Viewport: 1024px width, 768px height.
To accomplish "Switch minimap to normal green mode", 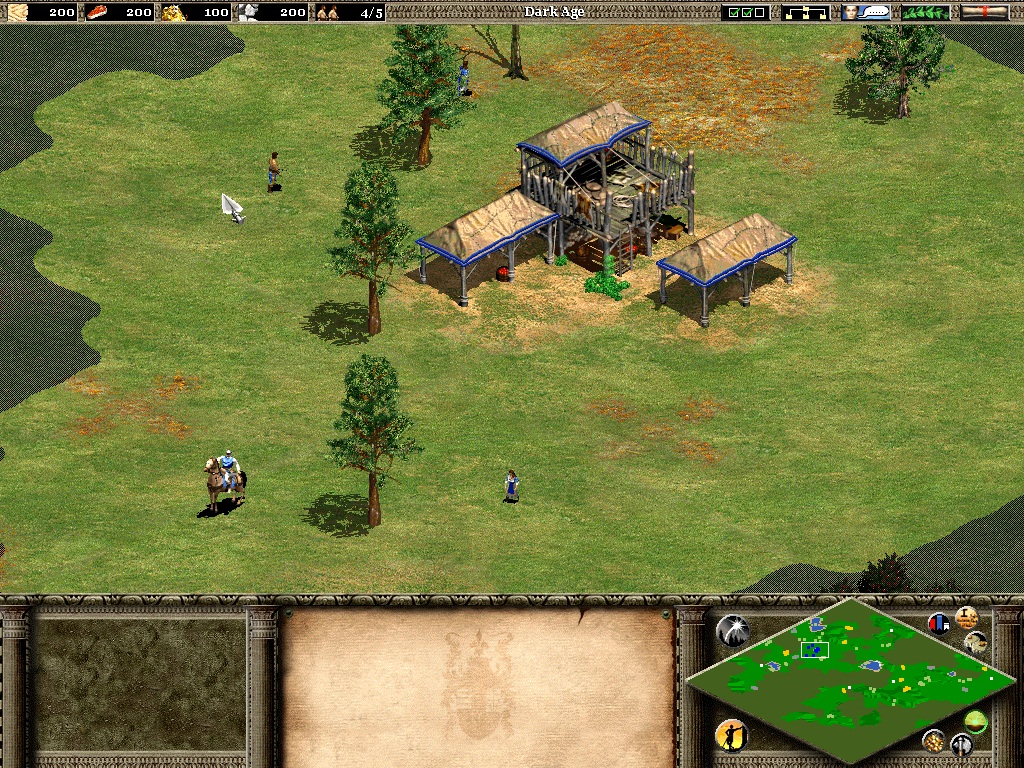I will tap(975, 720).
